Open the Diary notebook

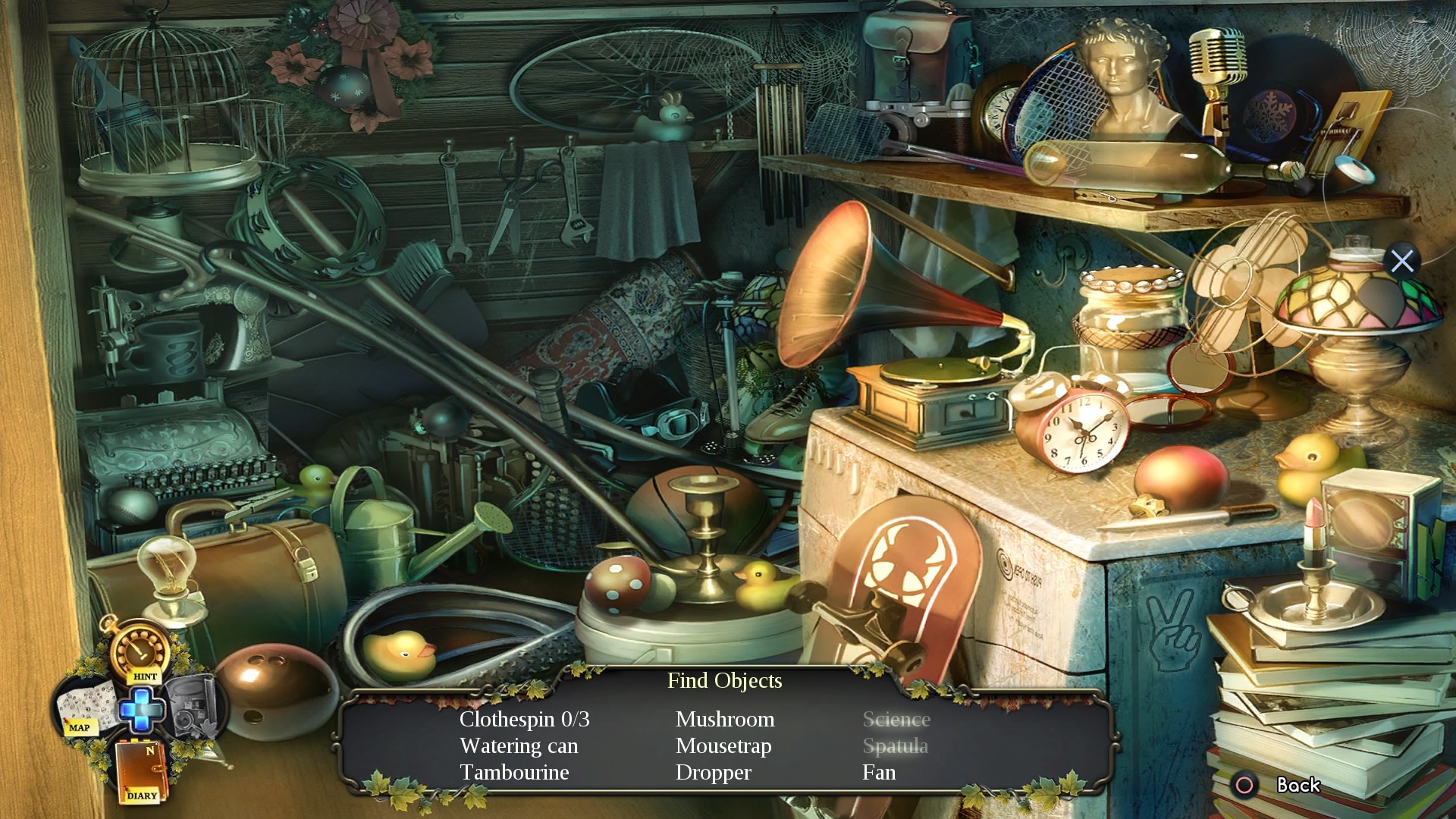pos(140,770)
